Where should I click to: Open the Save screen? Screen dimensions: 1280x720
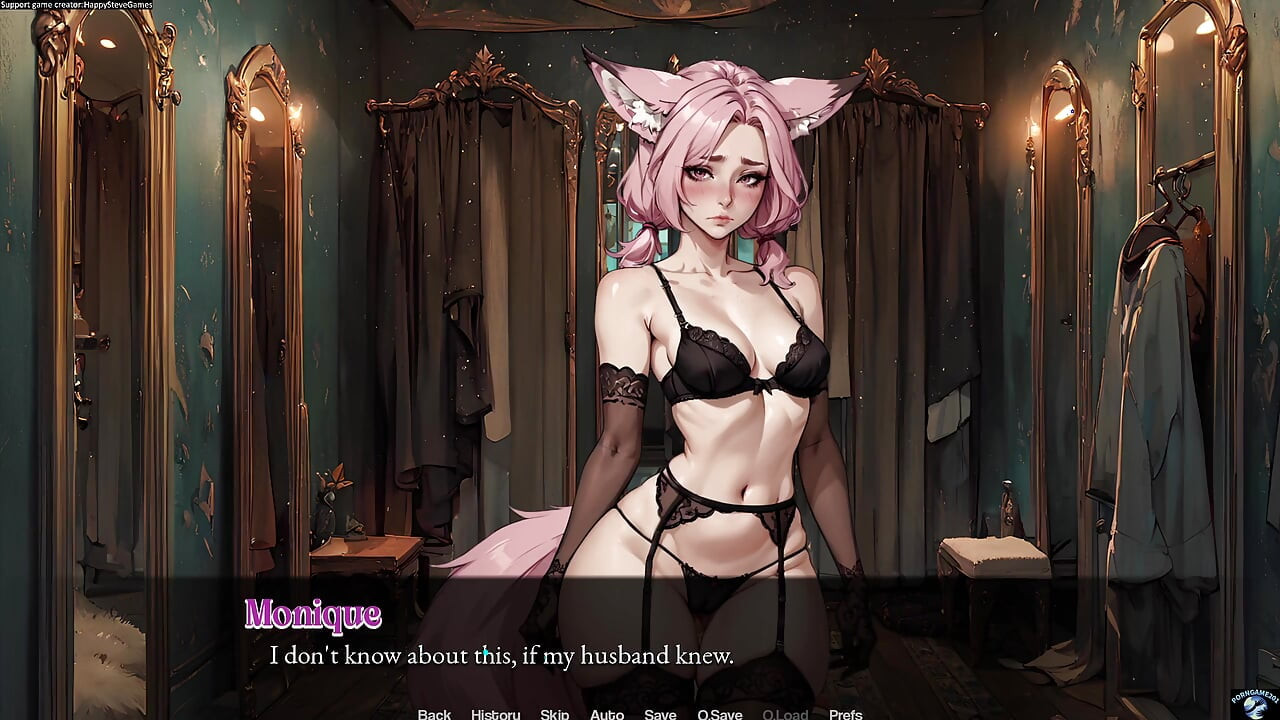(660, 713)
